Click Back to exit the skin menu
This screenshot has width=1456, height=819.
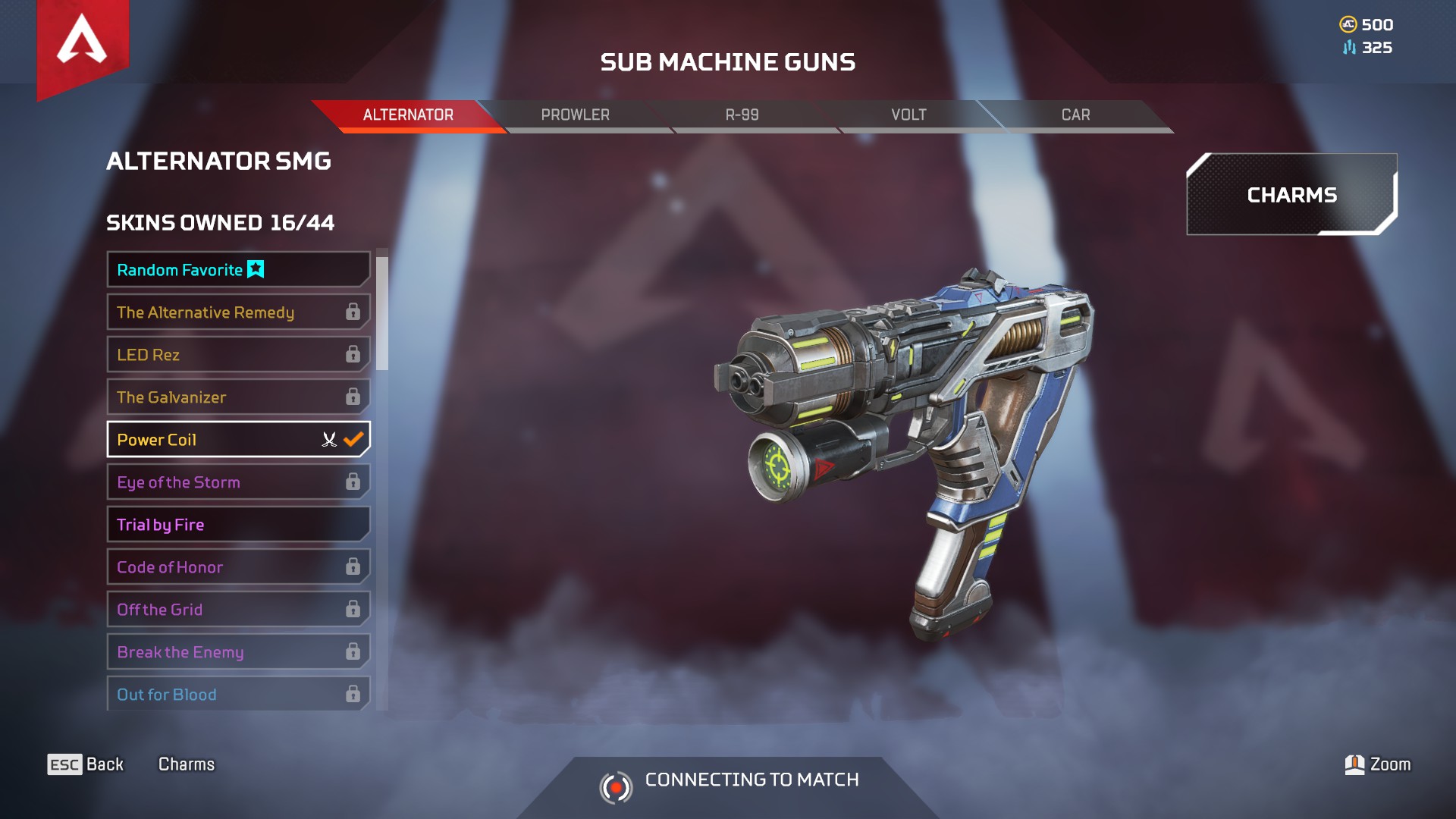pyautogui.click(x=103, y=764)
